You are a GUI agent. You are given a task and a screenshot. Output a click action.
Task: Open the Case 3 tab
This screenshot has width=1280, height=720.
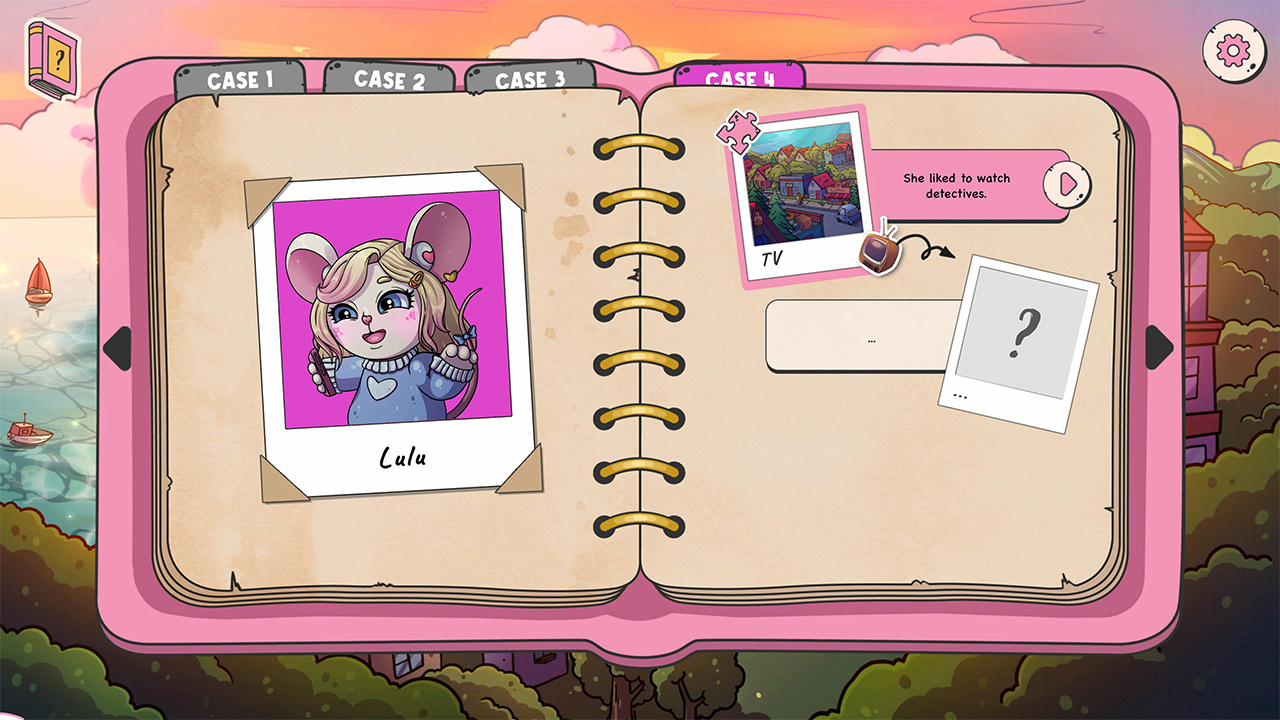click(x=532, y=79)
